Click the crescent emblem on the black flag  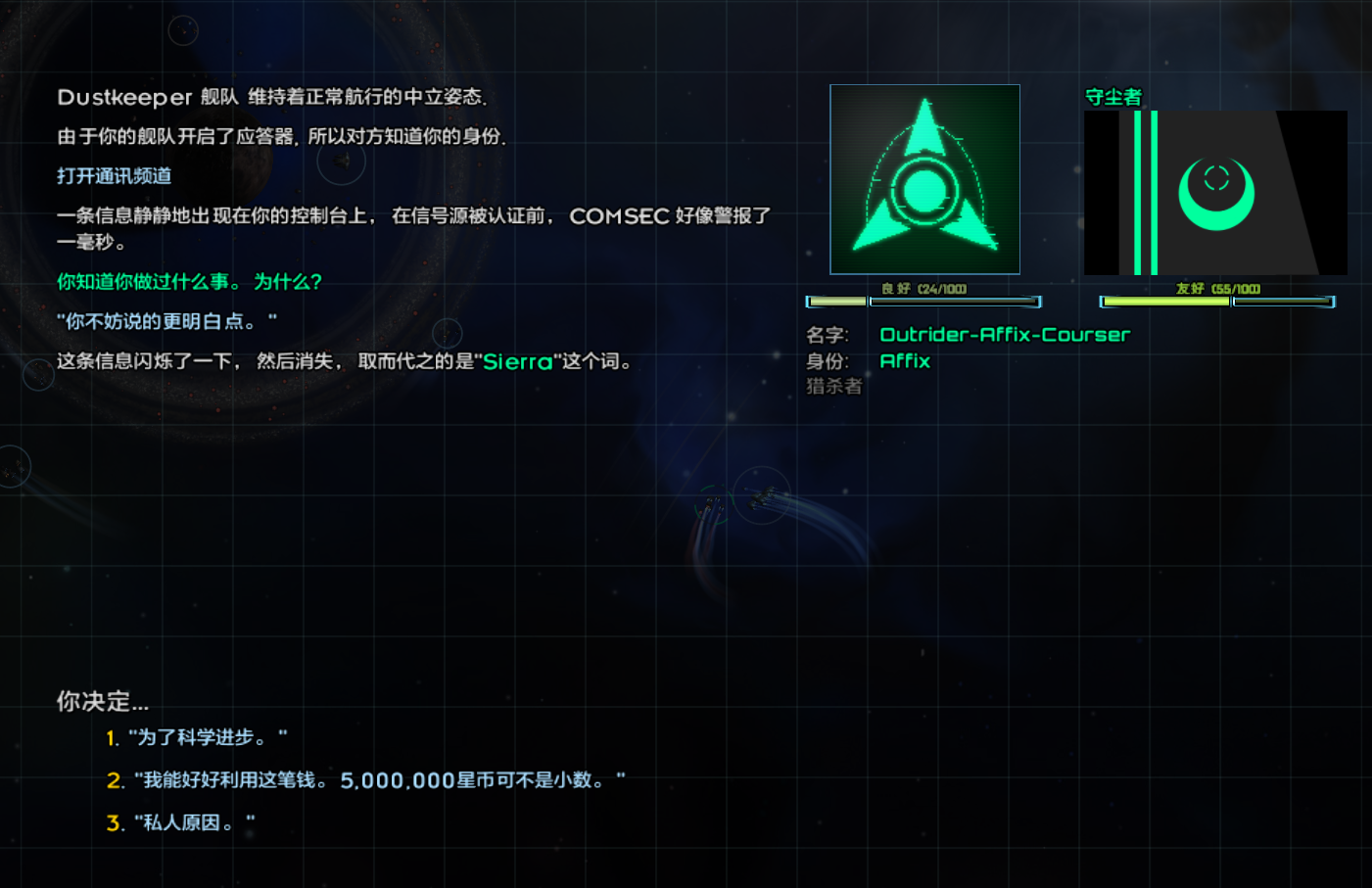tap(1218, 194)
